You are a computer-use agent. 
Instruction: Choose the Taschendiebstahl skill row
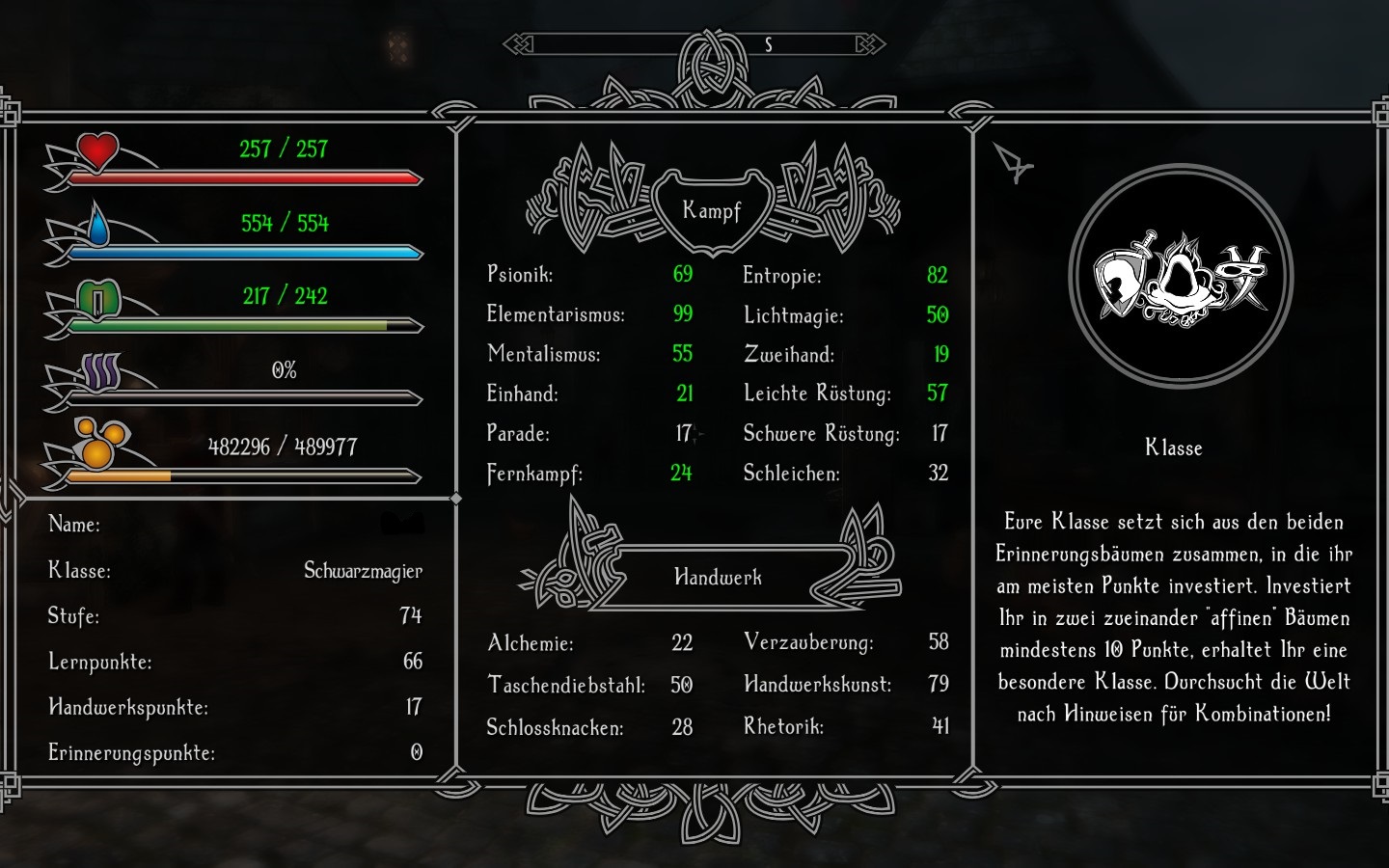tap(566, 685)
